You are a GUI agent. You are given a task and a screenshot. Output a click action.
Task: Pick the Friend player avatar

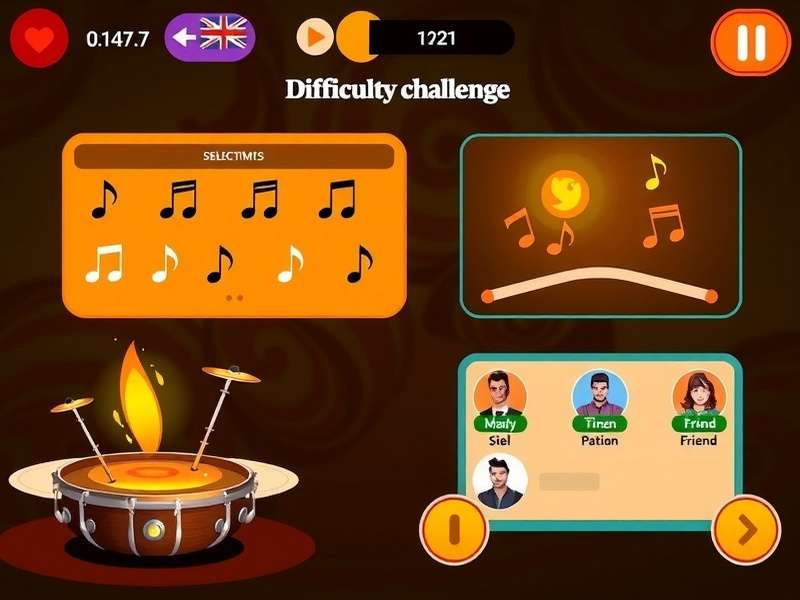(x=699, y=396)
